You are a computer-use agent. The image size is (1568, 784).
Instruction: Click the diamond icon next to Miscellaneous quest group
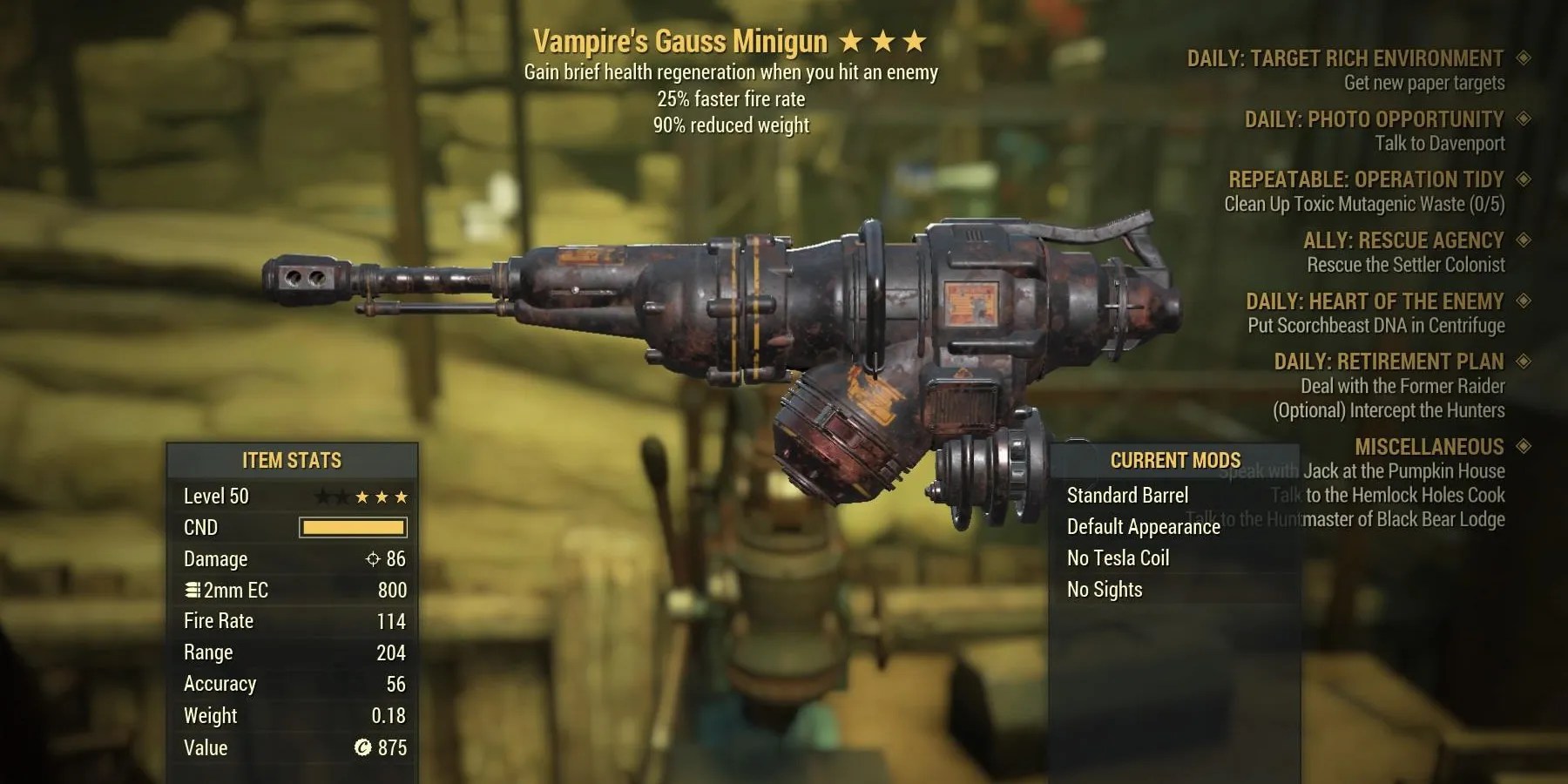pyautogui.click(x=1523, y=447)
